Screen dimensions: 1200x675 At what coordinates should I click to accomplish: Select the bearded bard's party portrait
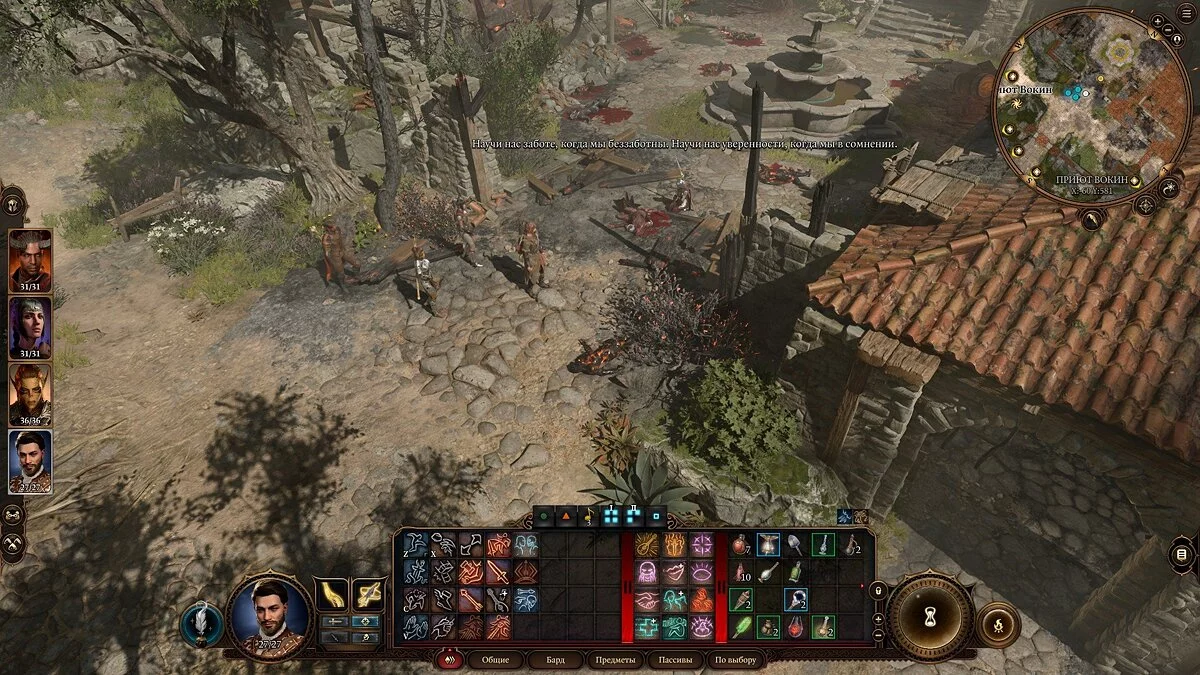click(30, 459)
